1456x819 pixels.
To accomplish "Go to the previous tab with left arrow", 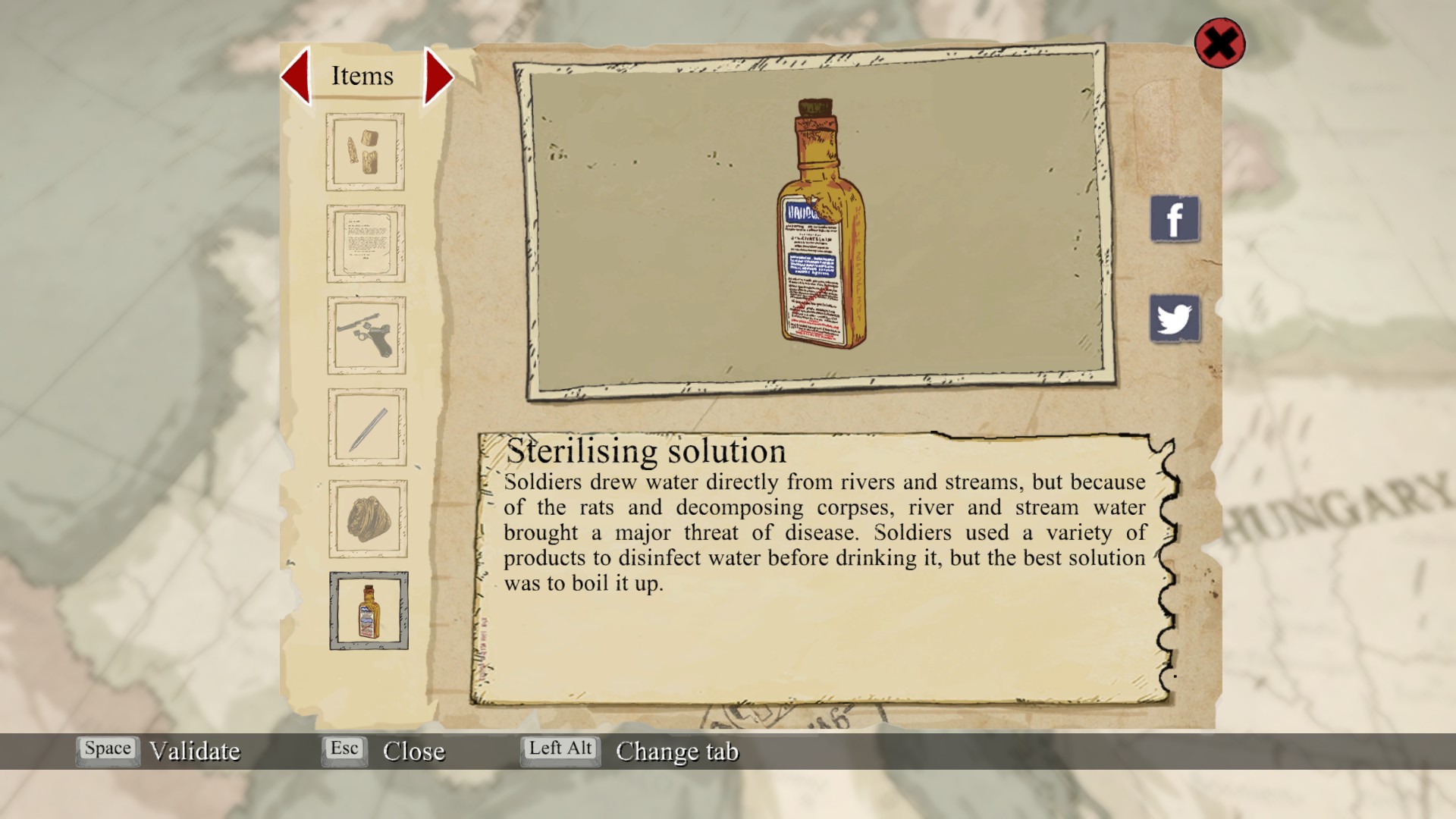I will point(297,76).
